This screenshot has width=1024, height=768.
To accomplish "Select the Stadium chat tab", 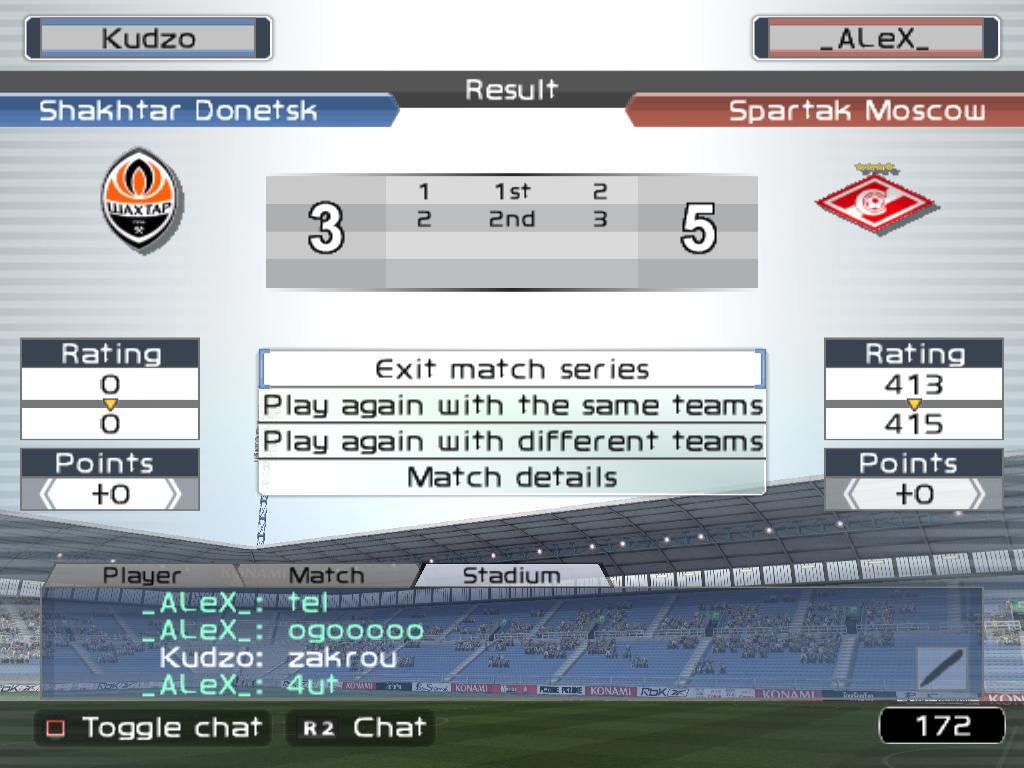I will pyautogui.click(x=511, y=575).
